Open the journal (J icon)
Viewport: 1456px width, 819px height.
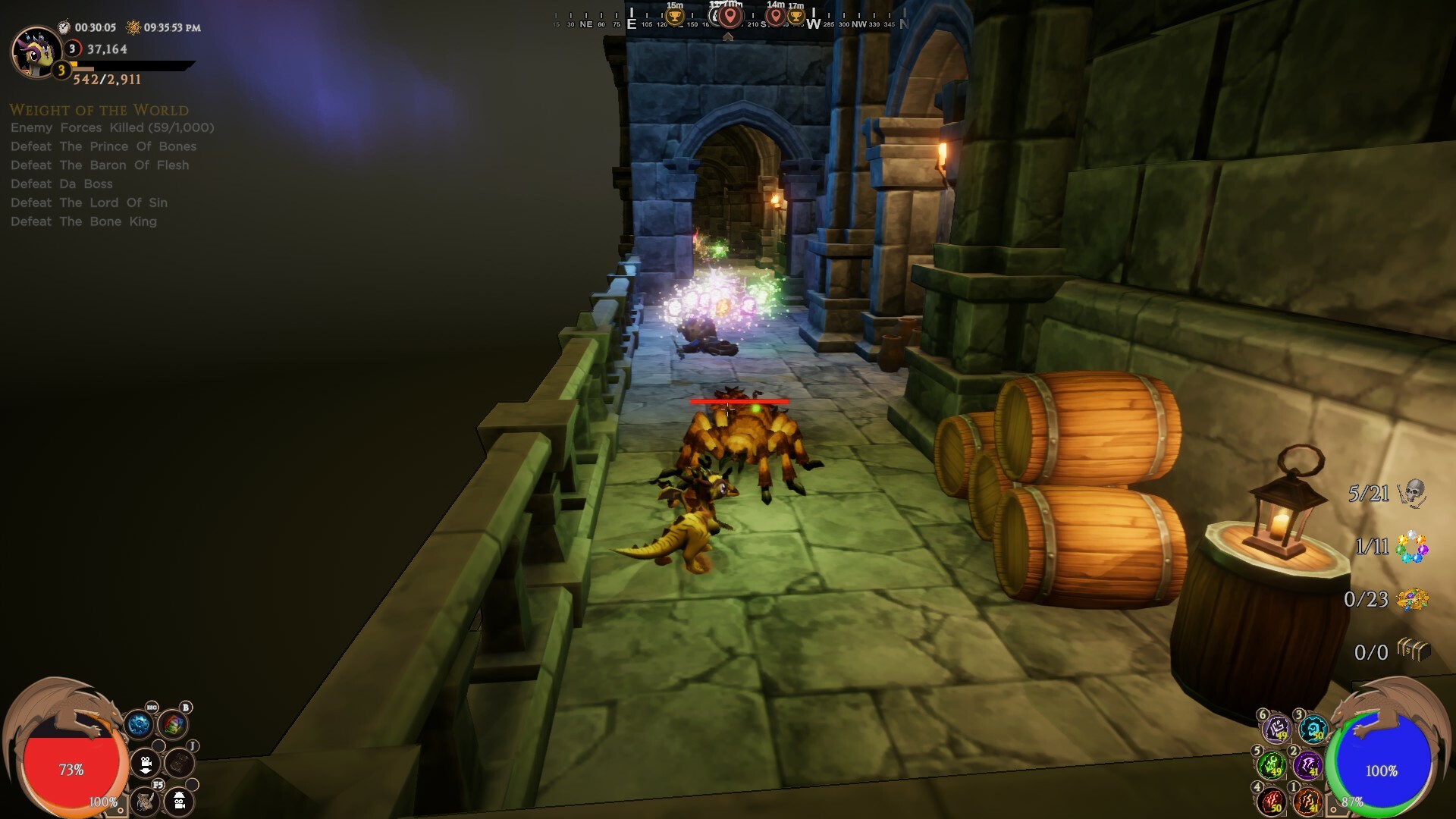click(x=180, y=762)
